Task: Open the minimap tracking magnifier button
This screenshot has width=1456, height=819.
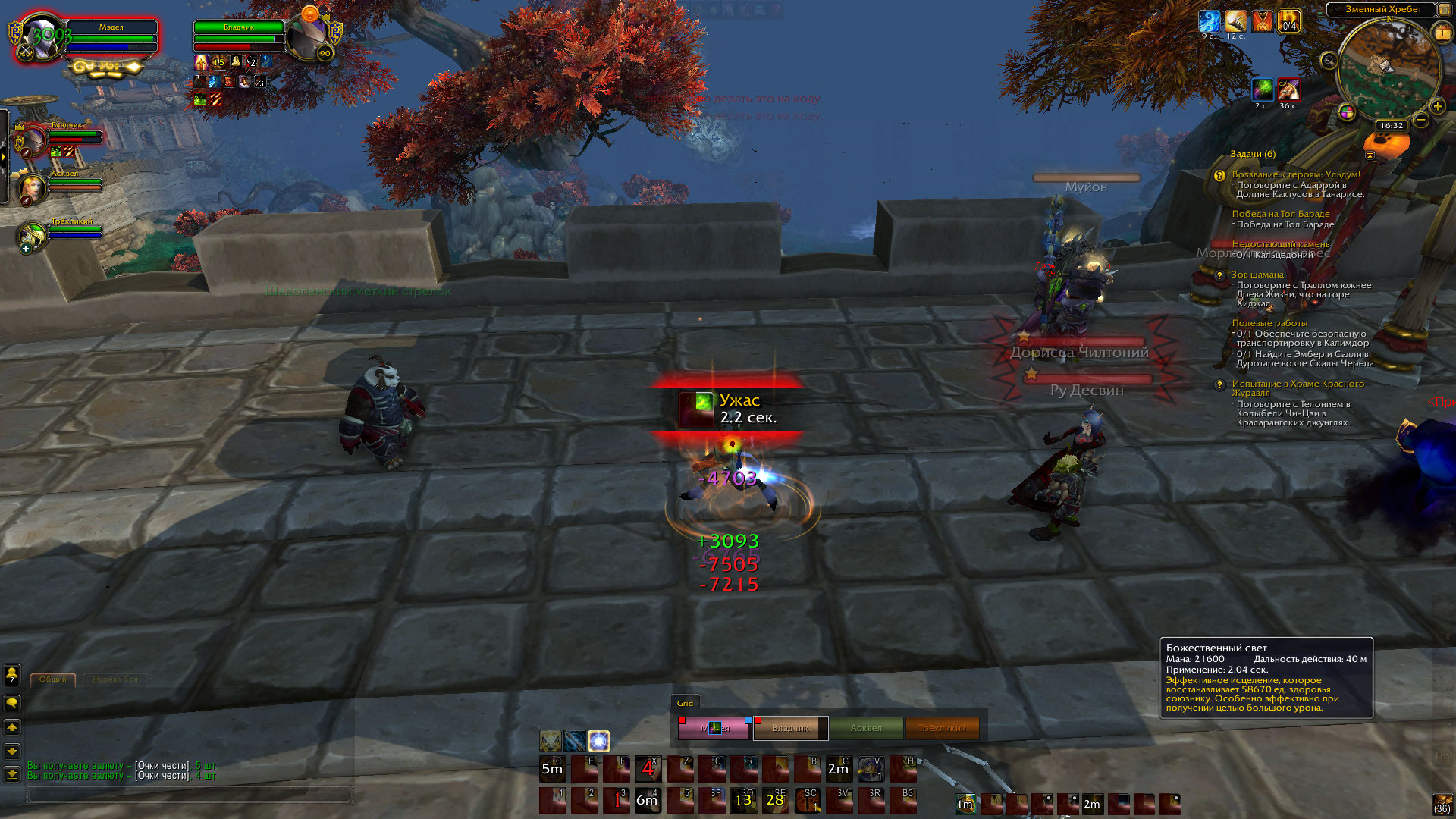Action: tap(1329, 61)
